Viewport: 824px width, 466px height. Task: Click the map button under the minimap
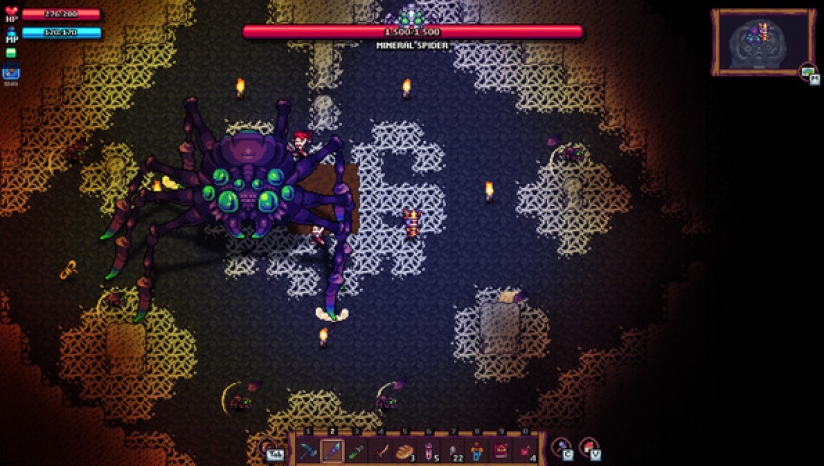(808, 72)
